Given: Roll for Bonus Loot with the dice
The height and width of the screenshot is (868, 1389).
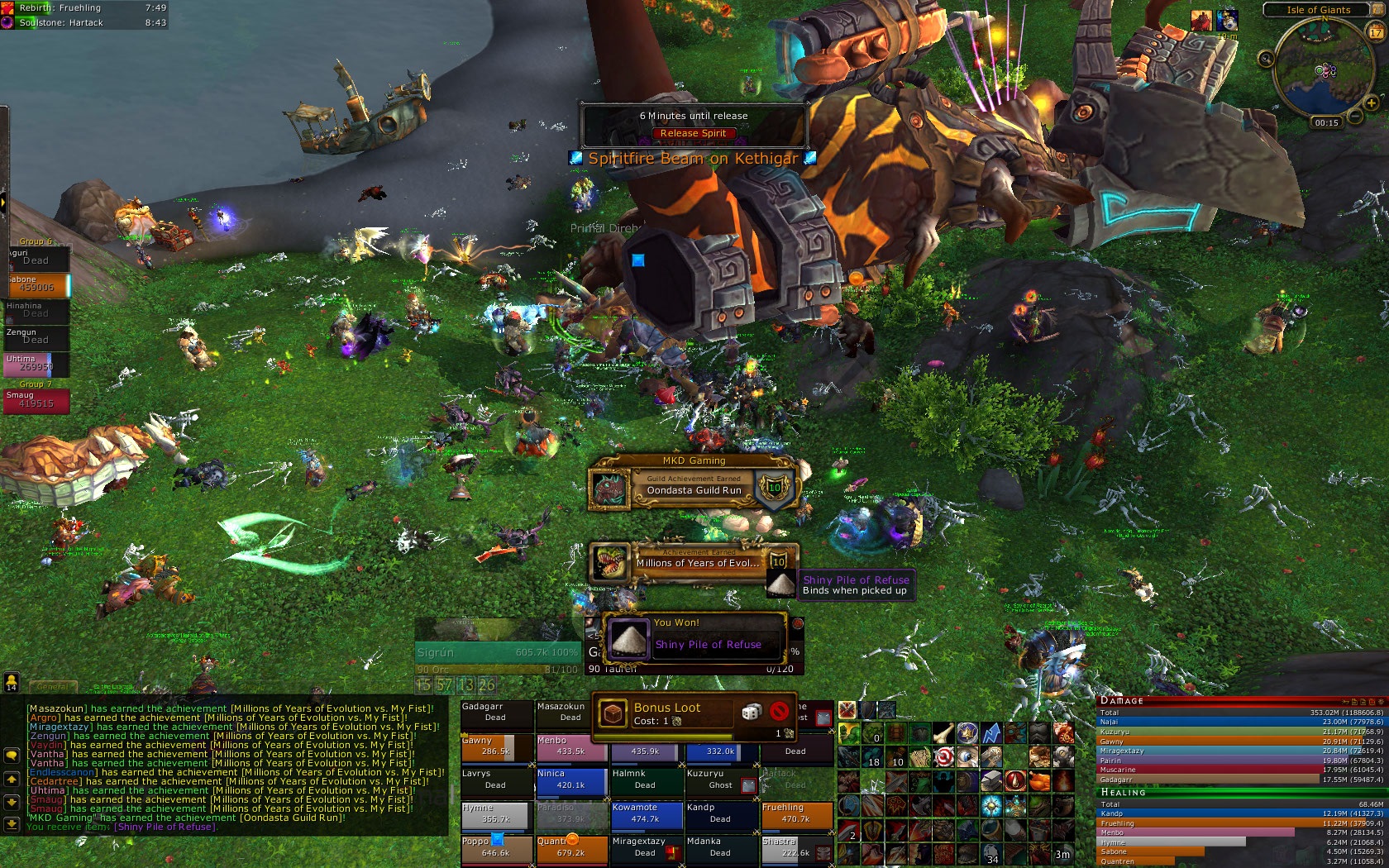Looking at the screenshot, I should click(x=751, y=712).
